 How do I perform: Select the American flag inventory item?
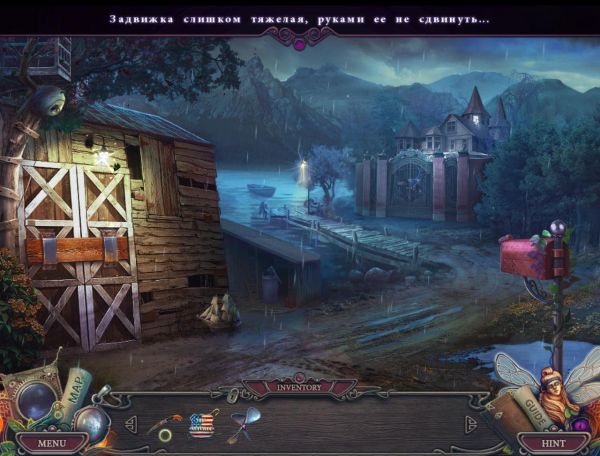[202, 425]
